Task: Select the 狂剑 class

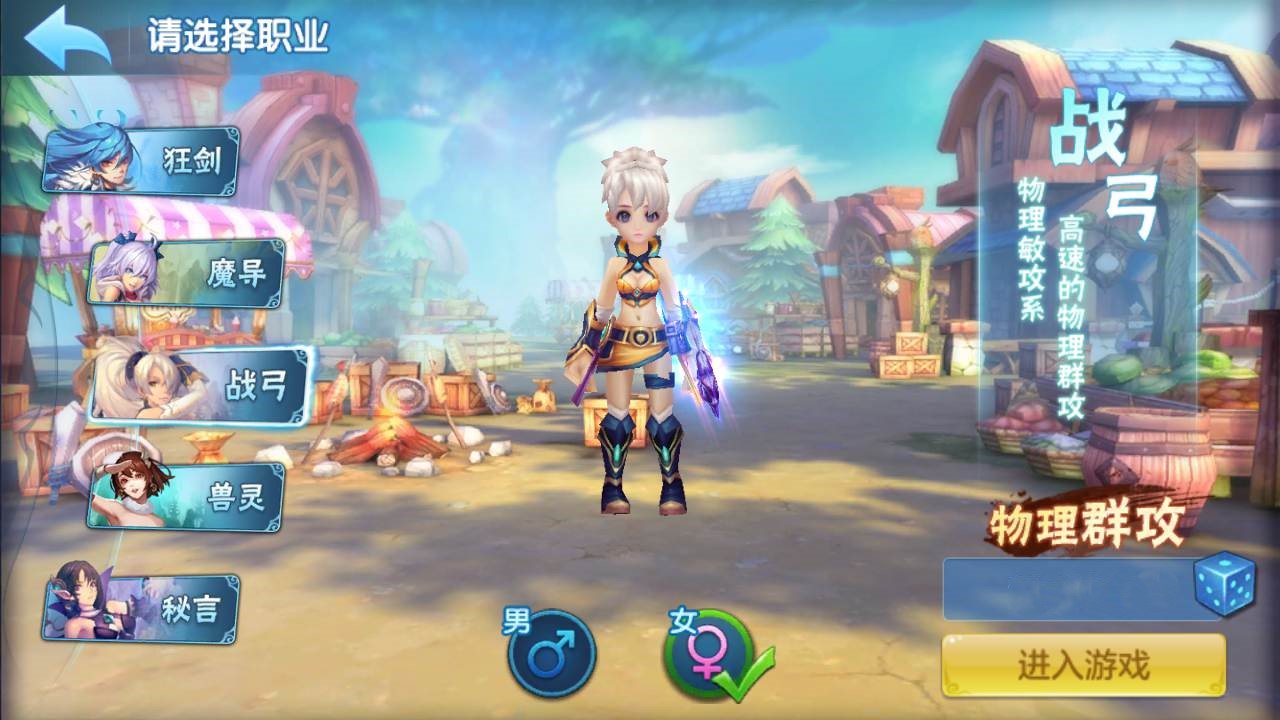Action: 143,161
